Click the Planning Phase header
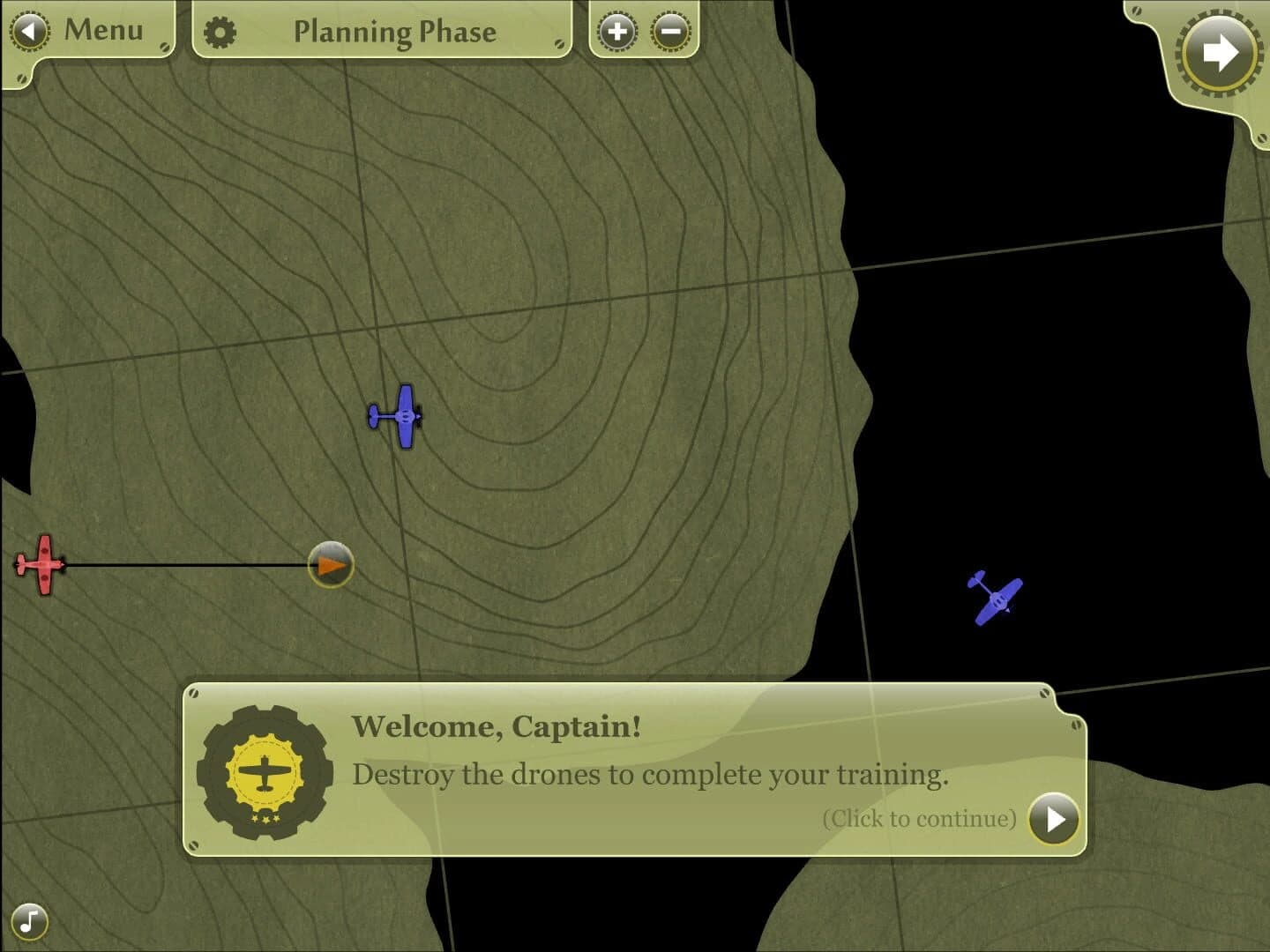 click(x=394, y=32)
